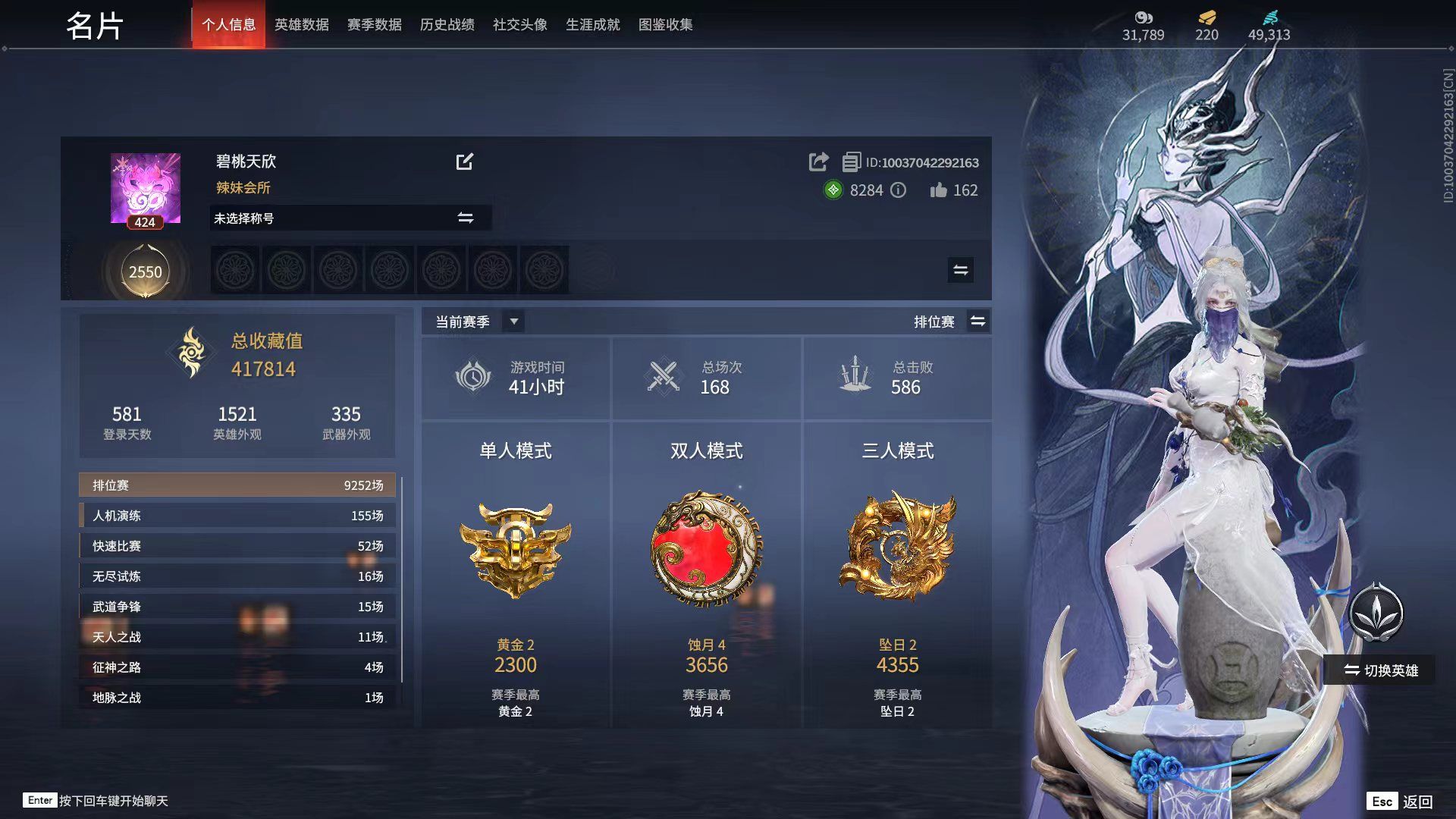Viewport: 1456px width, 819px height.
Task: Switch to the 英雄数据 tab
Action: 301,24
